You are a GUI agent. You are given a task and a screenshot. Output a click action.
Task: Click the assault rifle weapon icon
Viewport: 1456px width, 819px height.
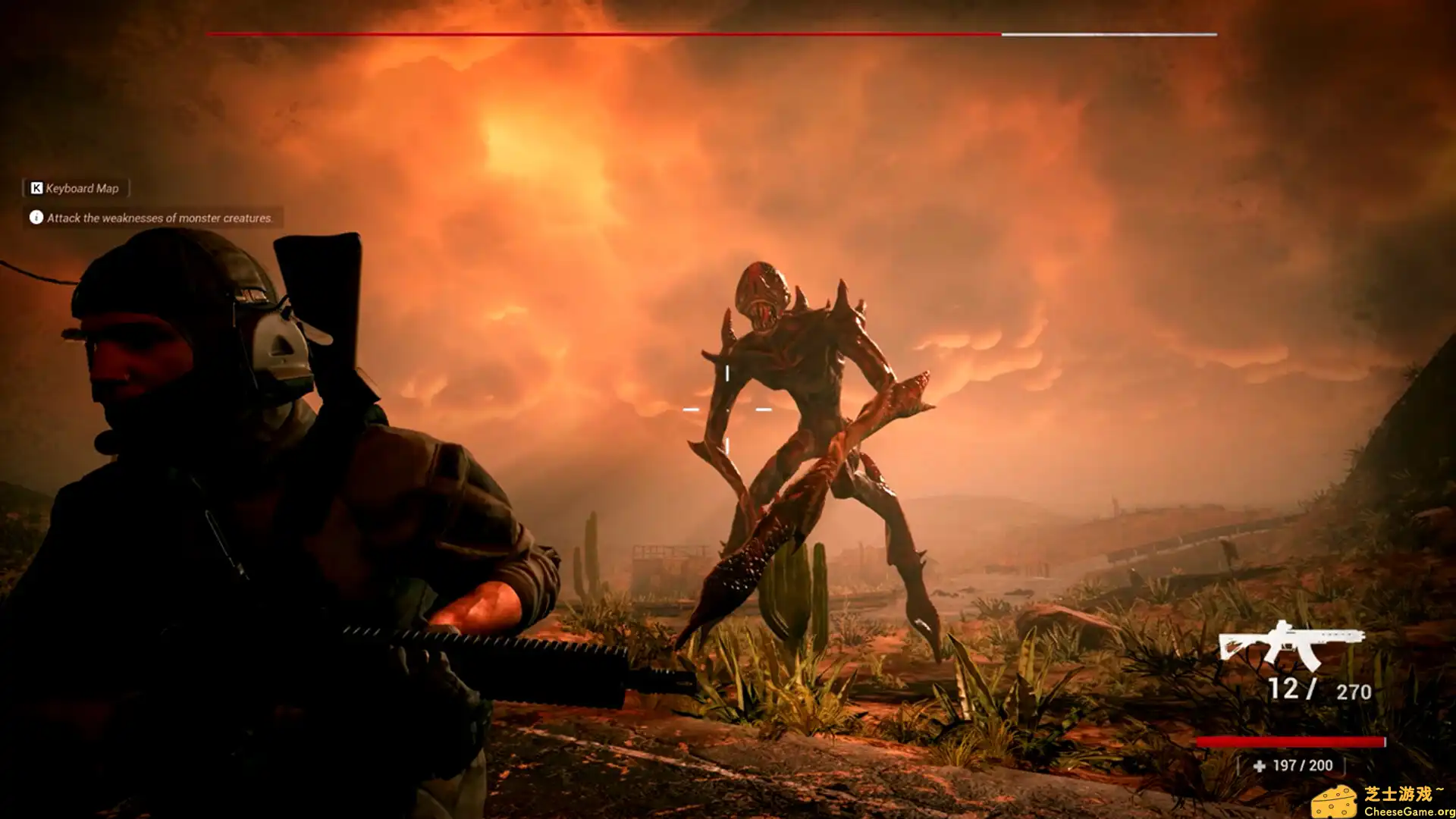[x=1290, y=645]
